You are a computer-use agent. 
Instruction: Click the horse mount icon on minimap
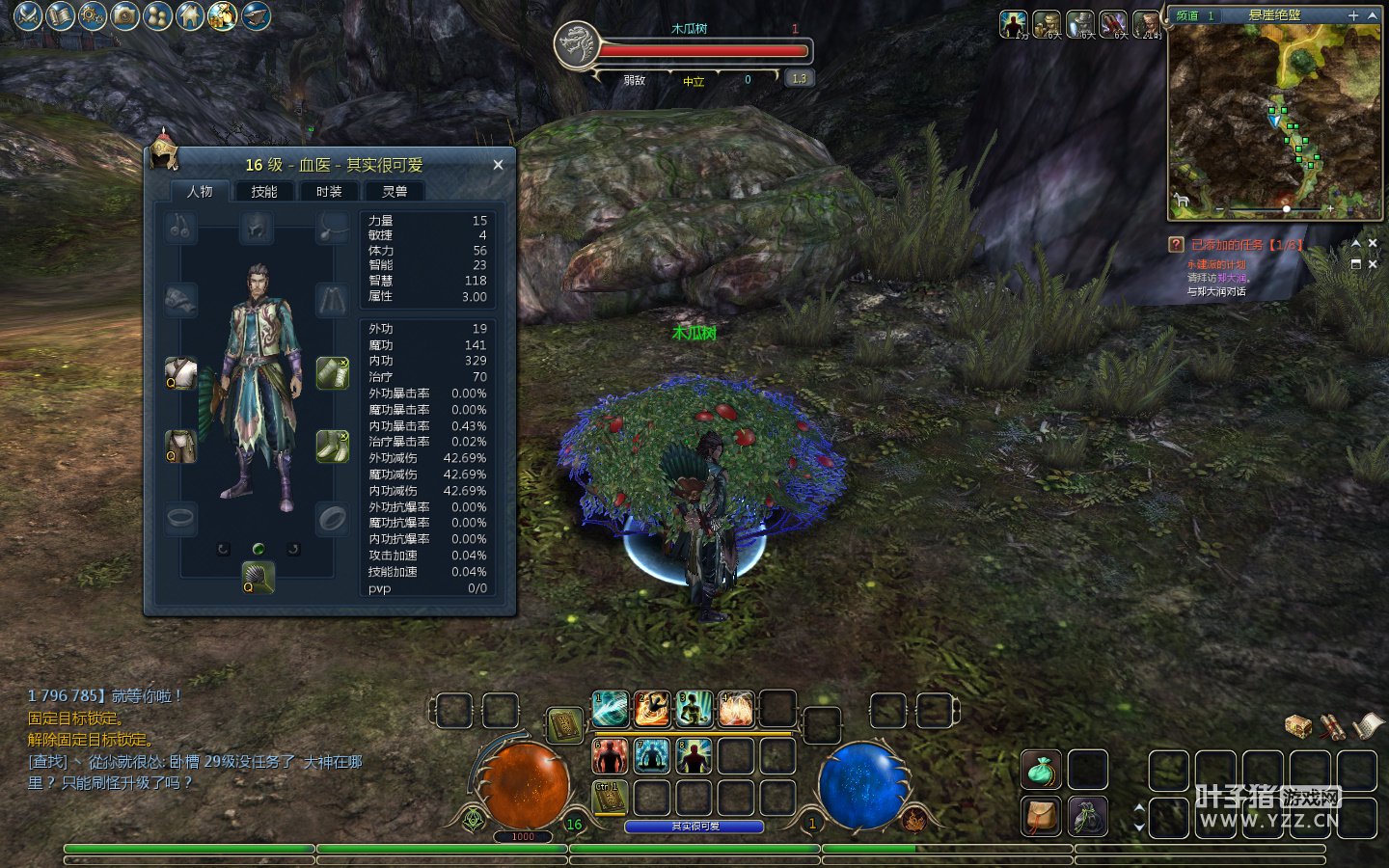coord(1181,201)
